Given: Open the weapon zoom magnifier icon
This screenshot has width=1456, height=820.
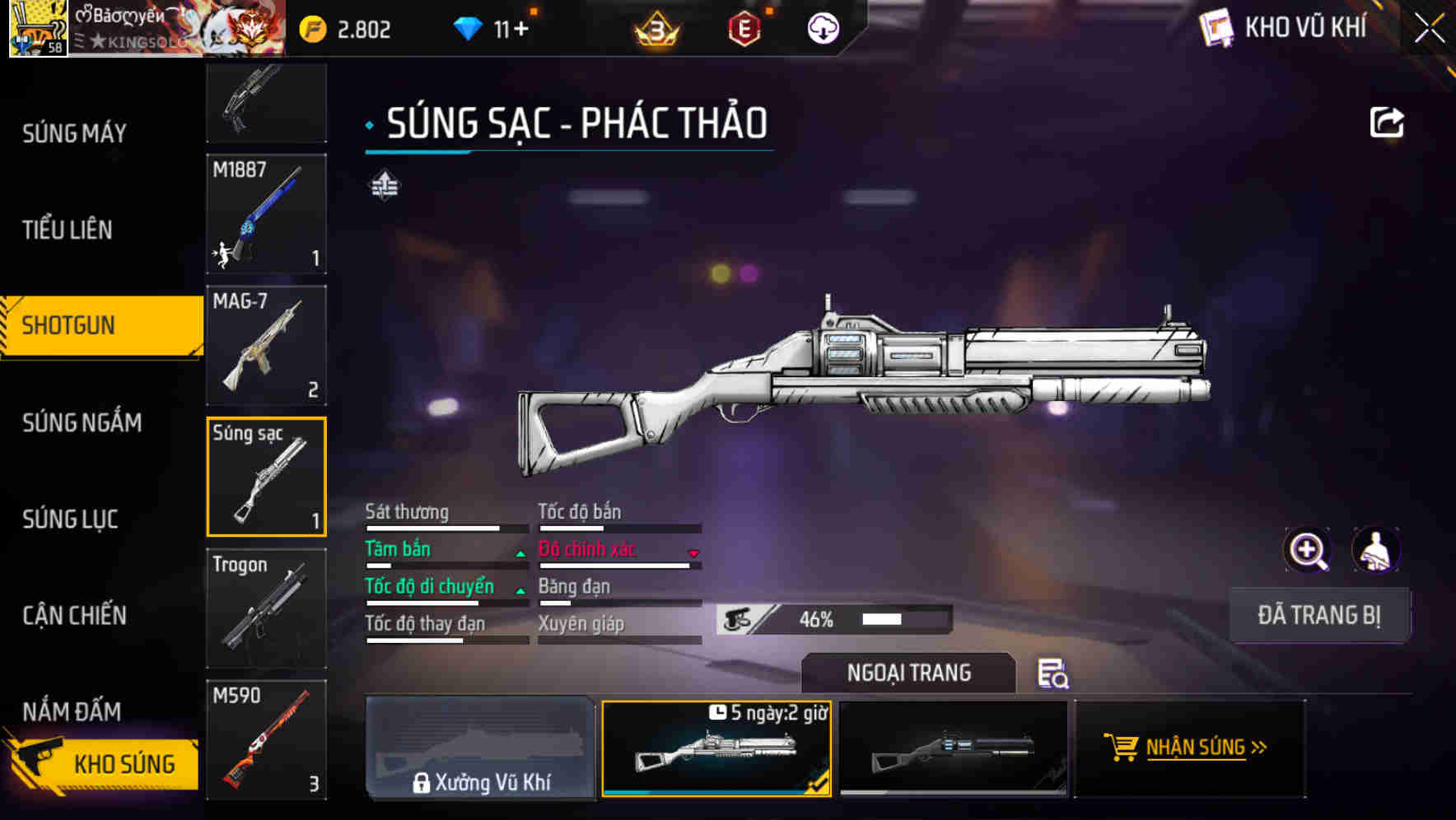Looking at the screenshot, I should click(x=1306, y=550).
